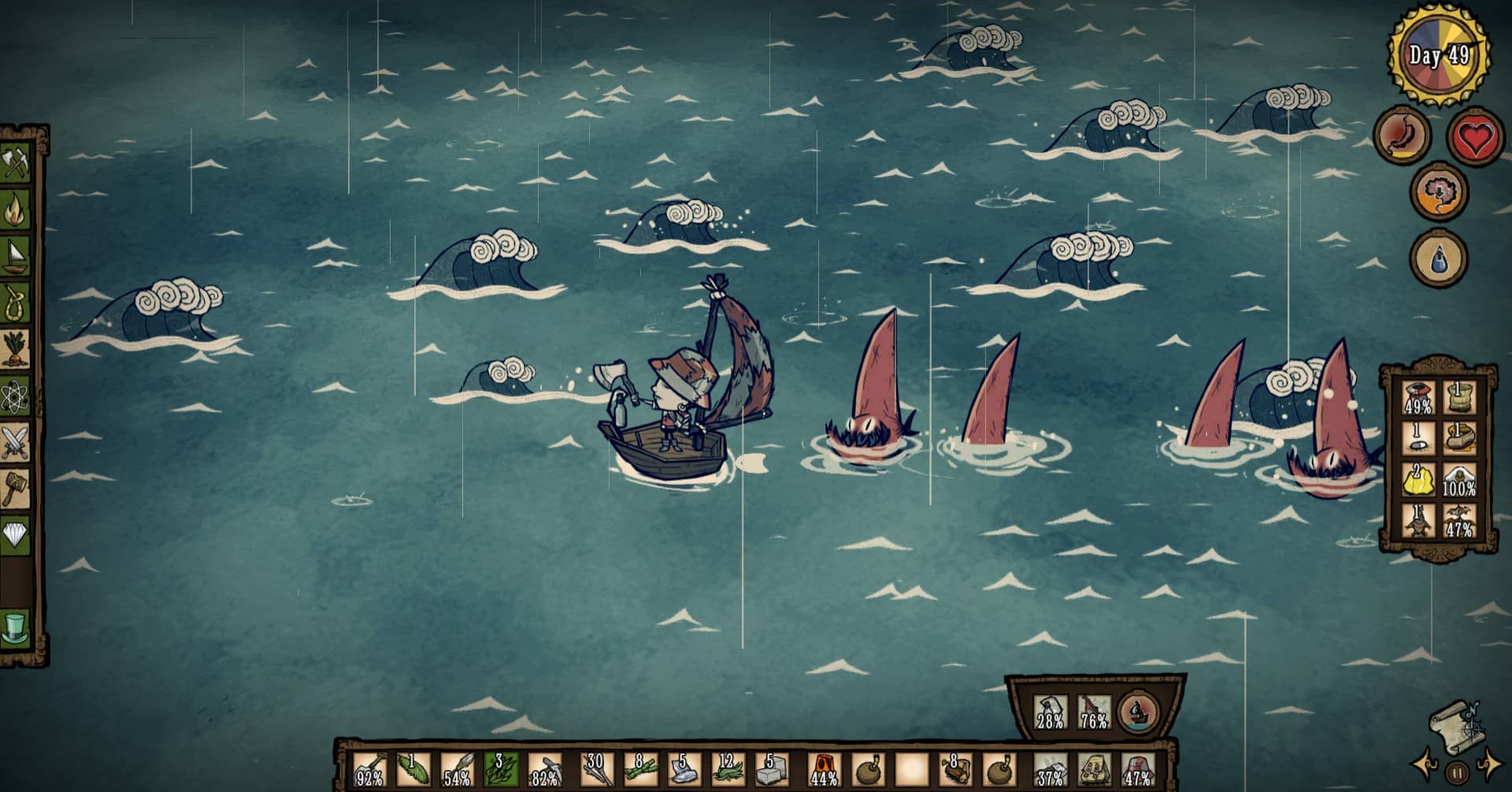The height and width of the screenshot is (792, 1512).
Task: Select the gold nugget slot in backpack
Action: click(x=1418, y=479)
